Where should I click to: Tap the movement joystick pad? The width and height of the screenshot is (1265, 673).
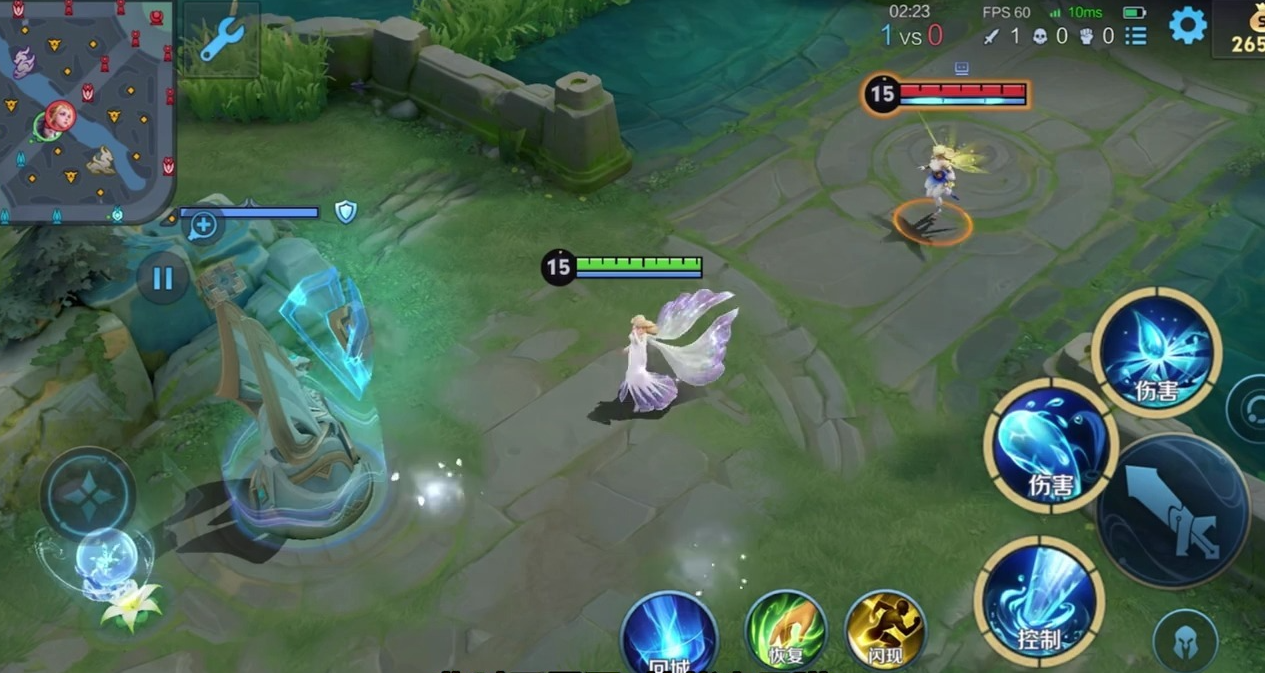click(88, 494)
